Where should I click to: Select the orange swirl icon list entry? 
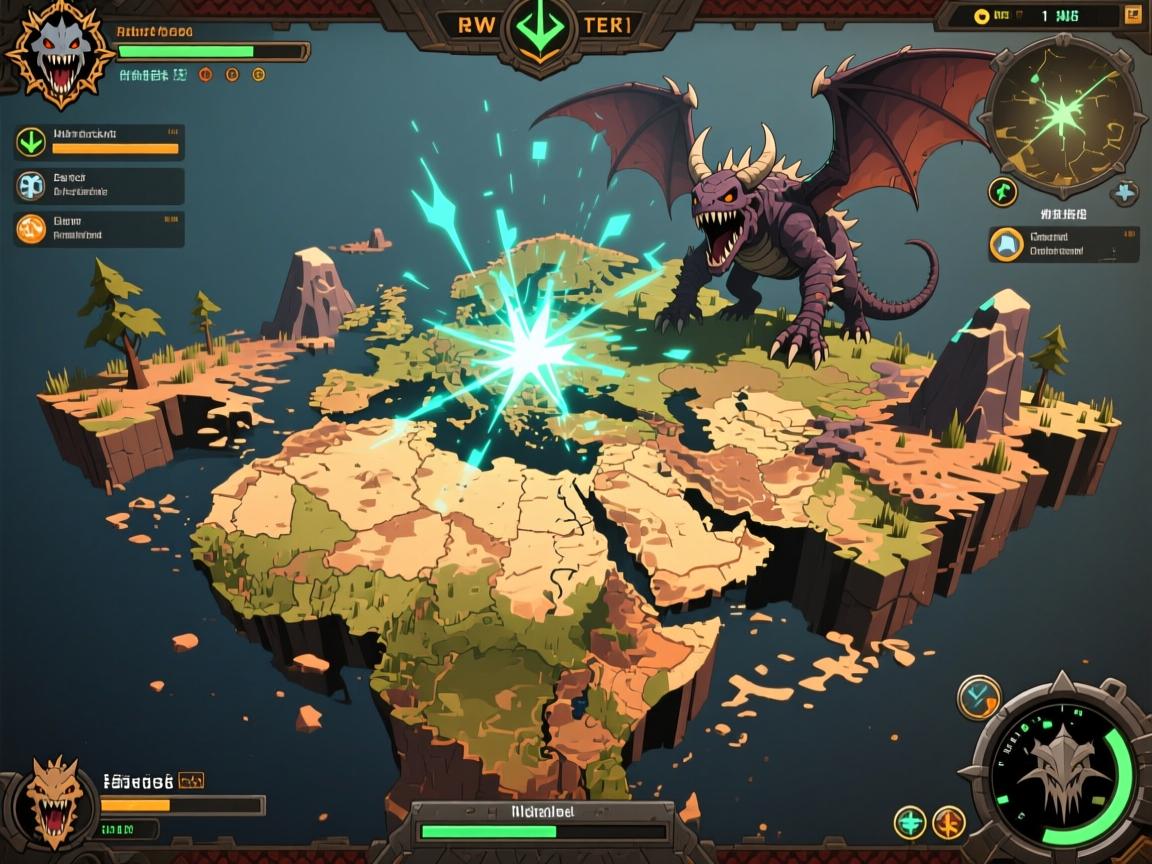pos(99,229)
